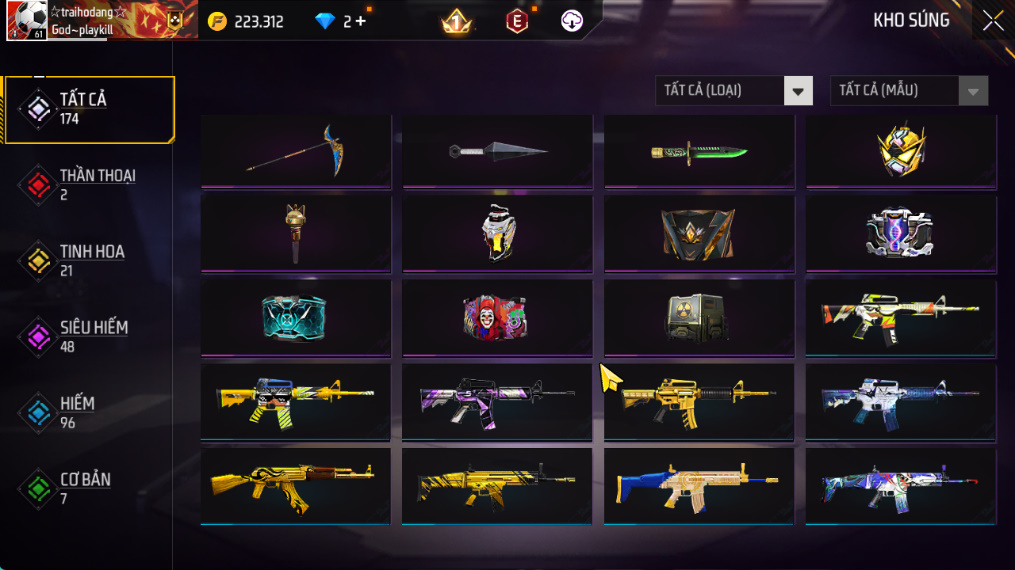Open the Tất Cả (Loại) type dropdown
The height and width of the screenshot is (570, 1015).
click(x=733, y=91)
